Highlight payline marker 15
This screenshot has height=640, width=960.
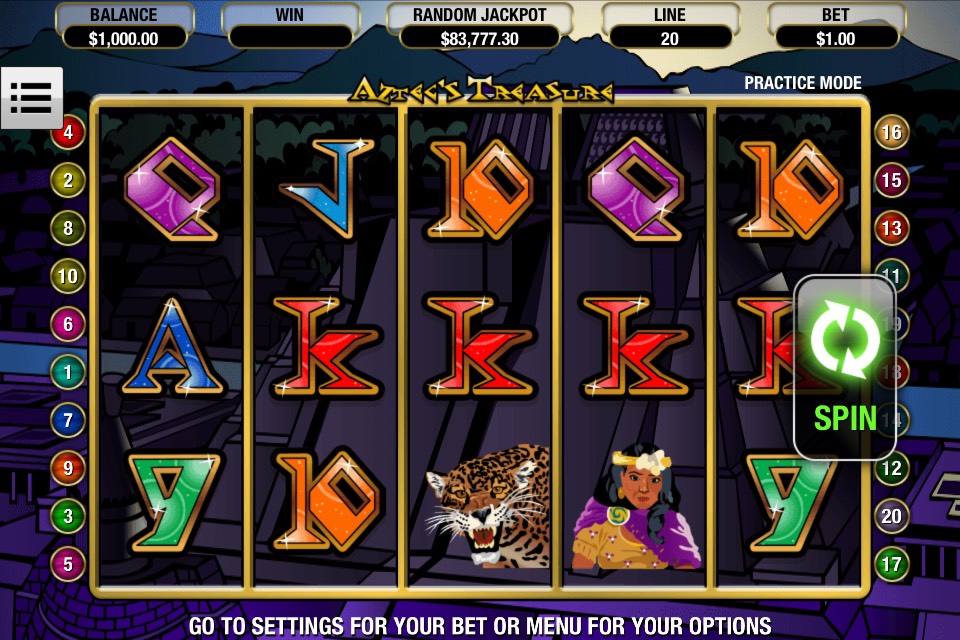[891, 180]
